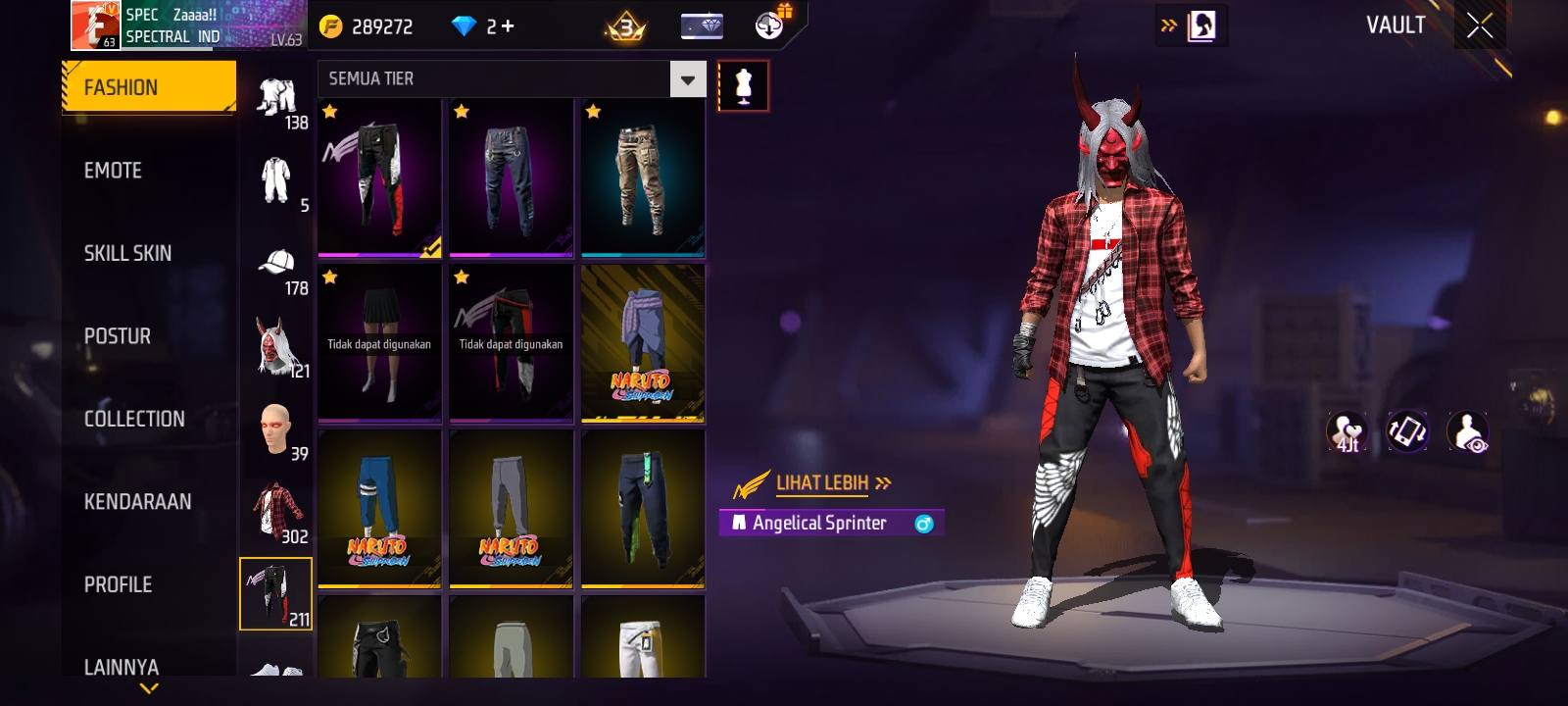
Task: Close the Vault screen
Action: (1480, 25)
